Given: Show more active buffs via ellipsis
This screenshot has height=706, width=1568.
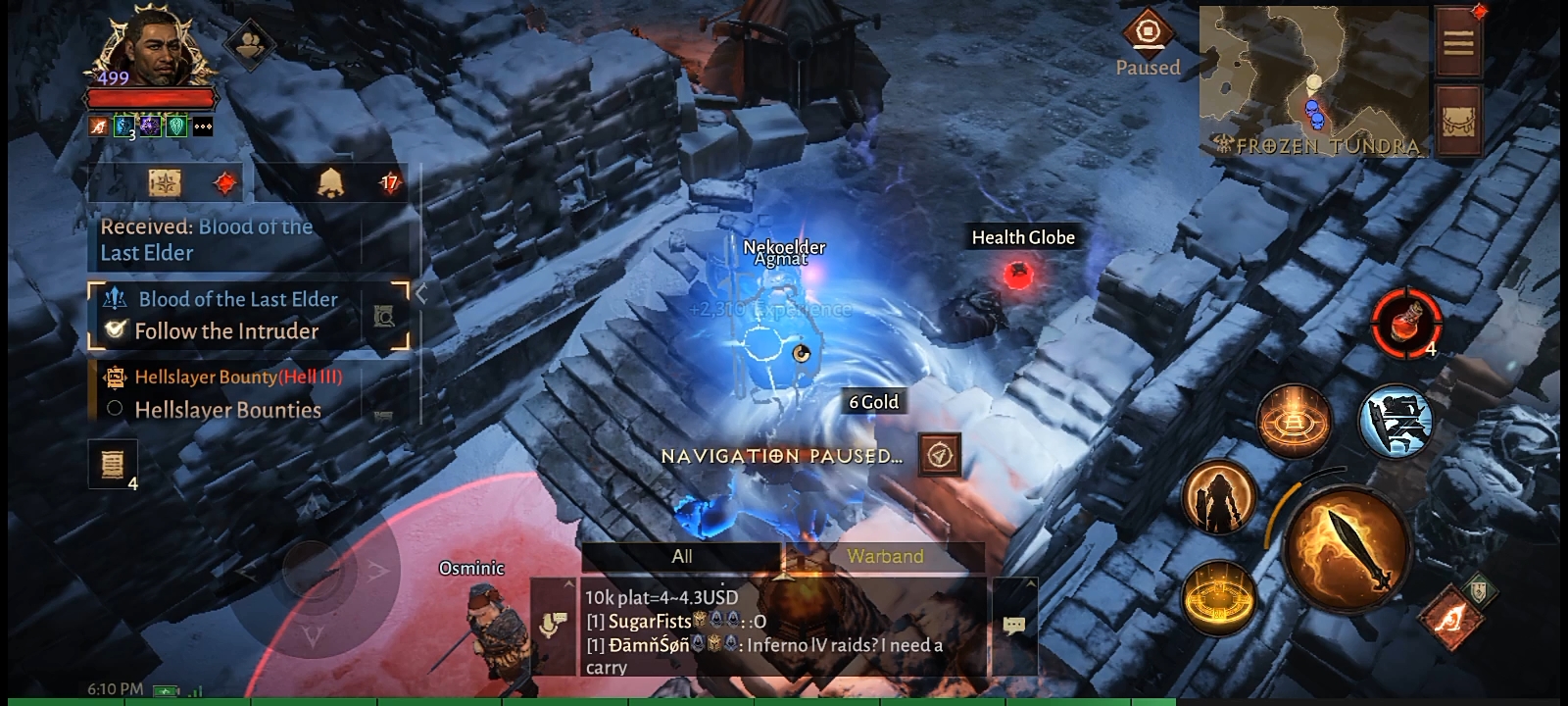Looking at the screenshot, I should point(203,126).
